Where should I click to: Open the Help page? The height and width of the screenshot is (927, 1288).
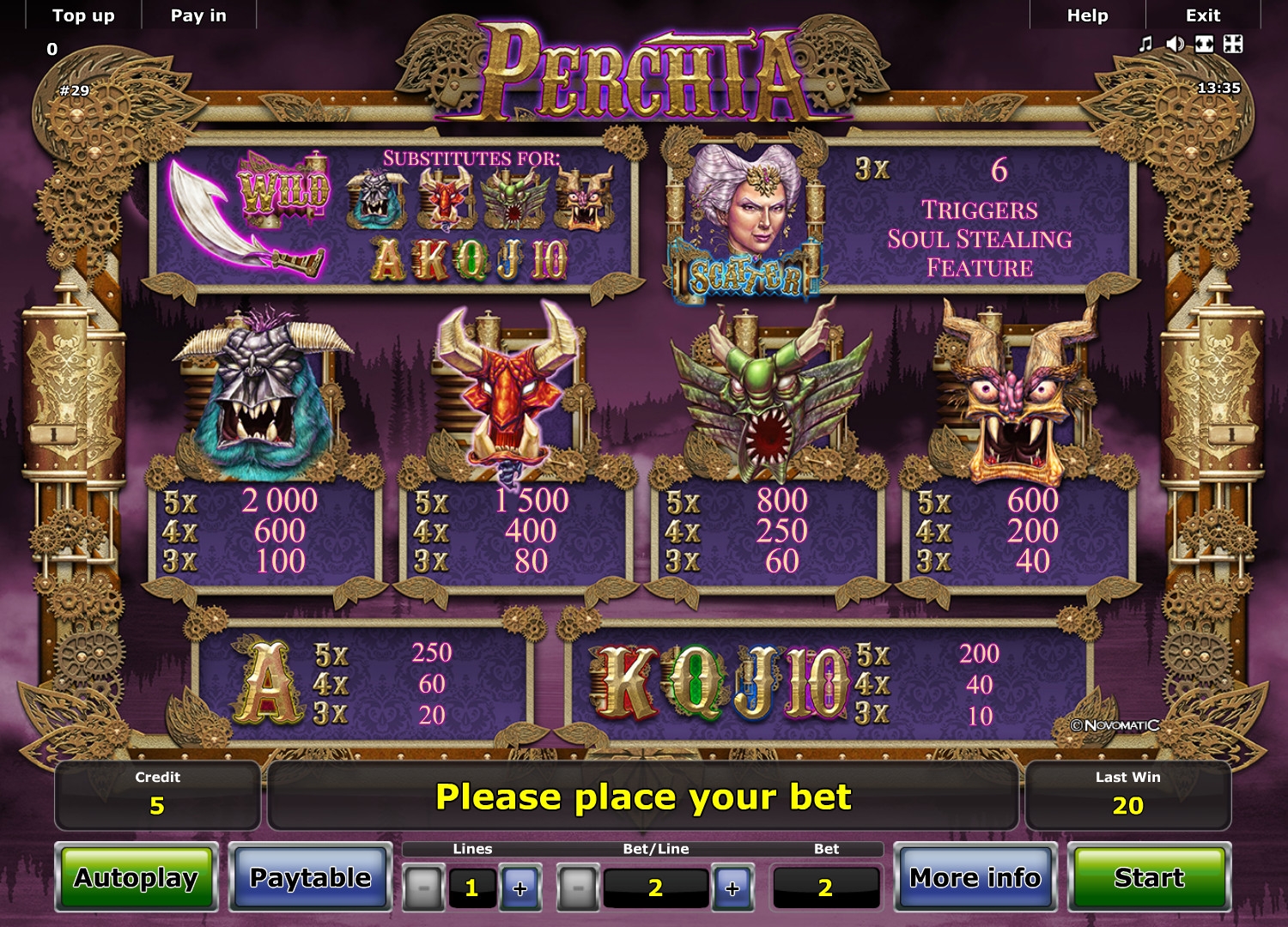1087,15
